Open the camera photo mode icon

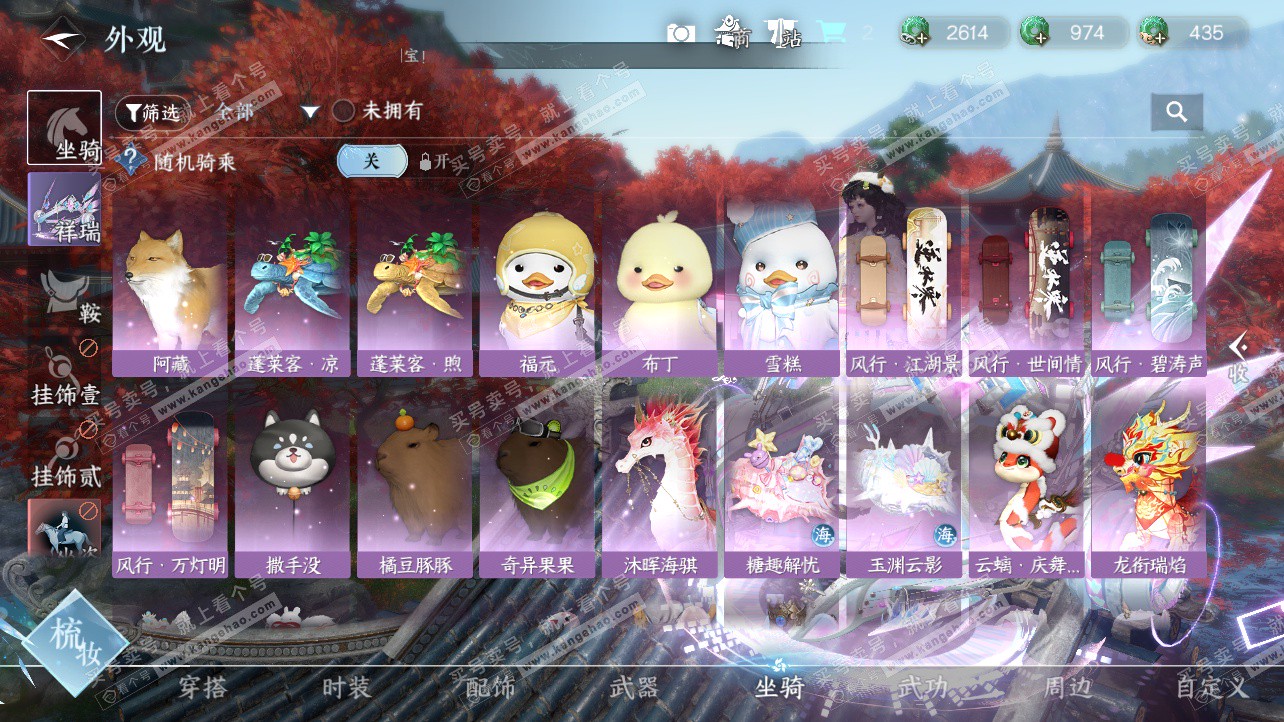click(681, 33)
